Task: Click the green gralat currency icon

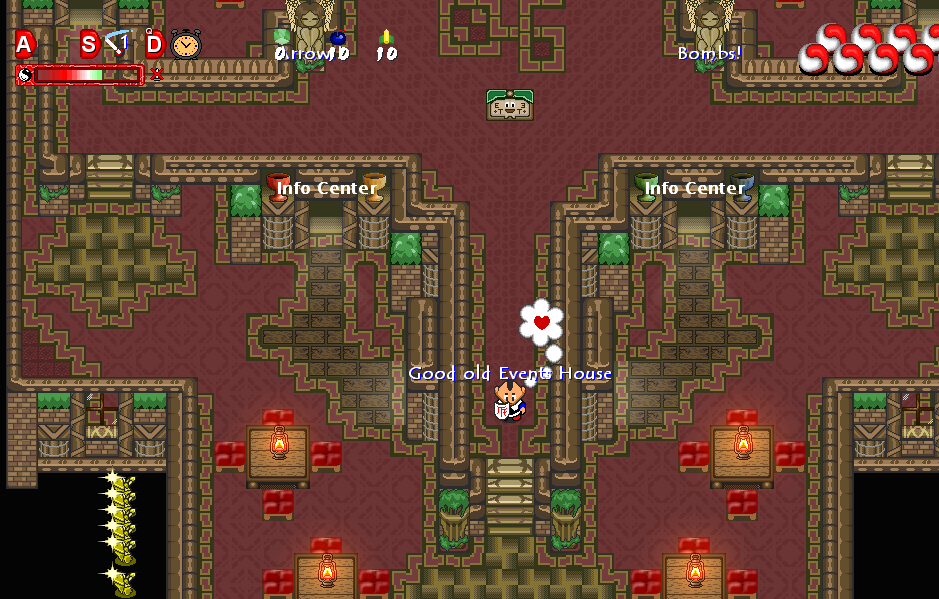Action: pyautogui.click(x=281, y=37)
